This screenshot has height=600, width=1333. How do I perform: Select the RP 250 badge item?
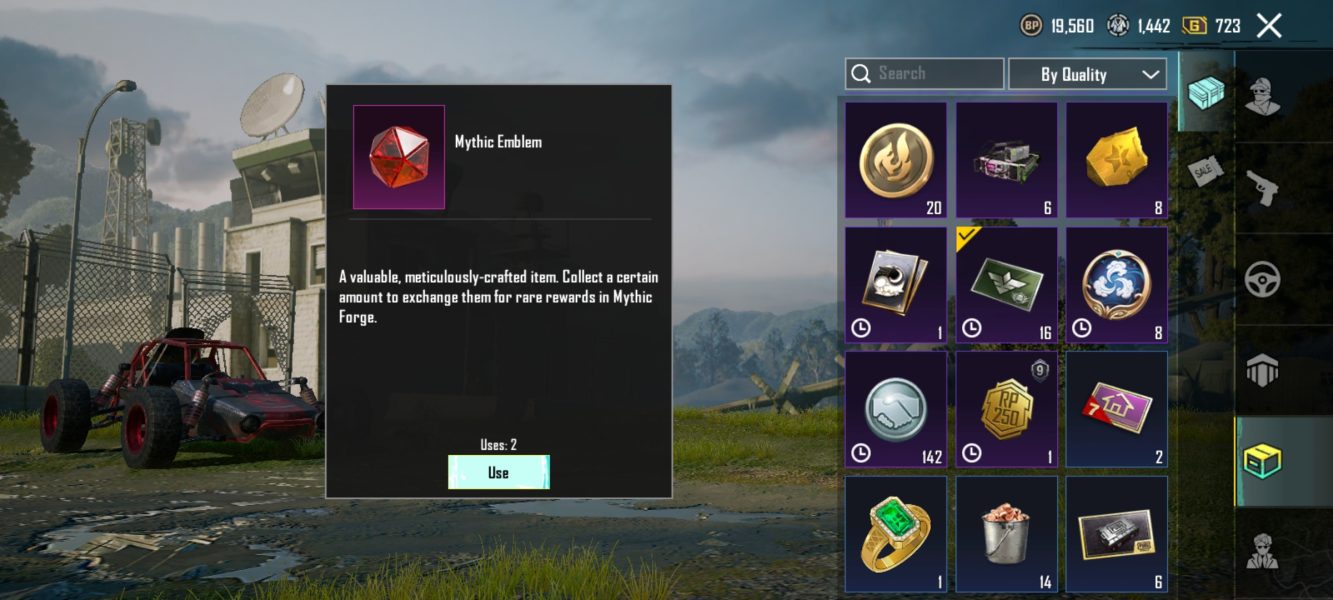click(x=1006, y=408)
